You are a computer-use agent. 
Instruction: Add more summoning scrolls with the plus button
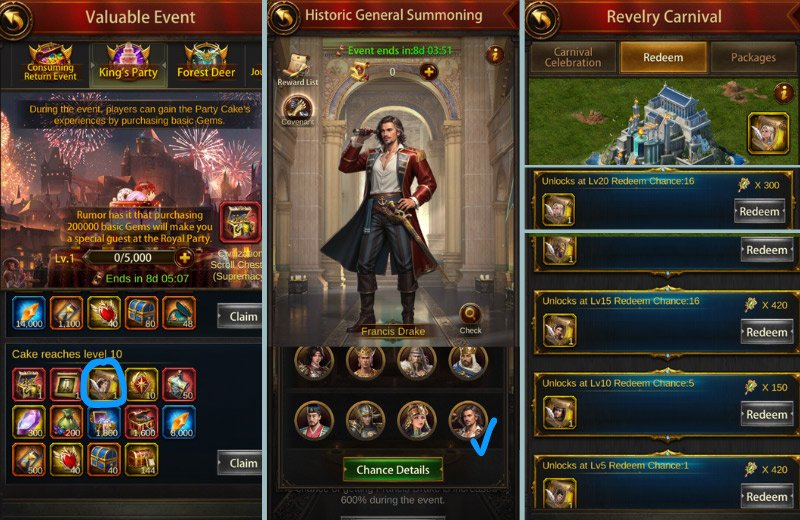(428, 71)
